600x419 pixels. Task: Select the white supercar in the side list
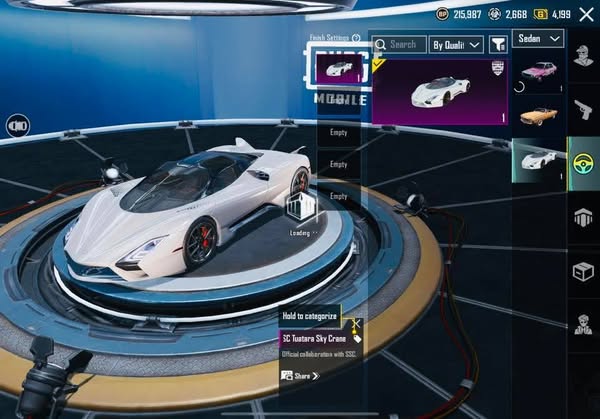[539, 160]
